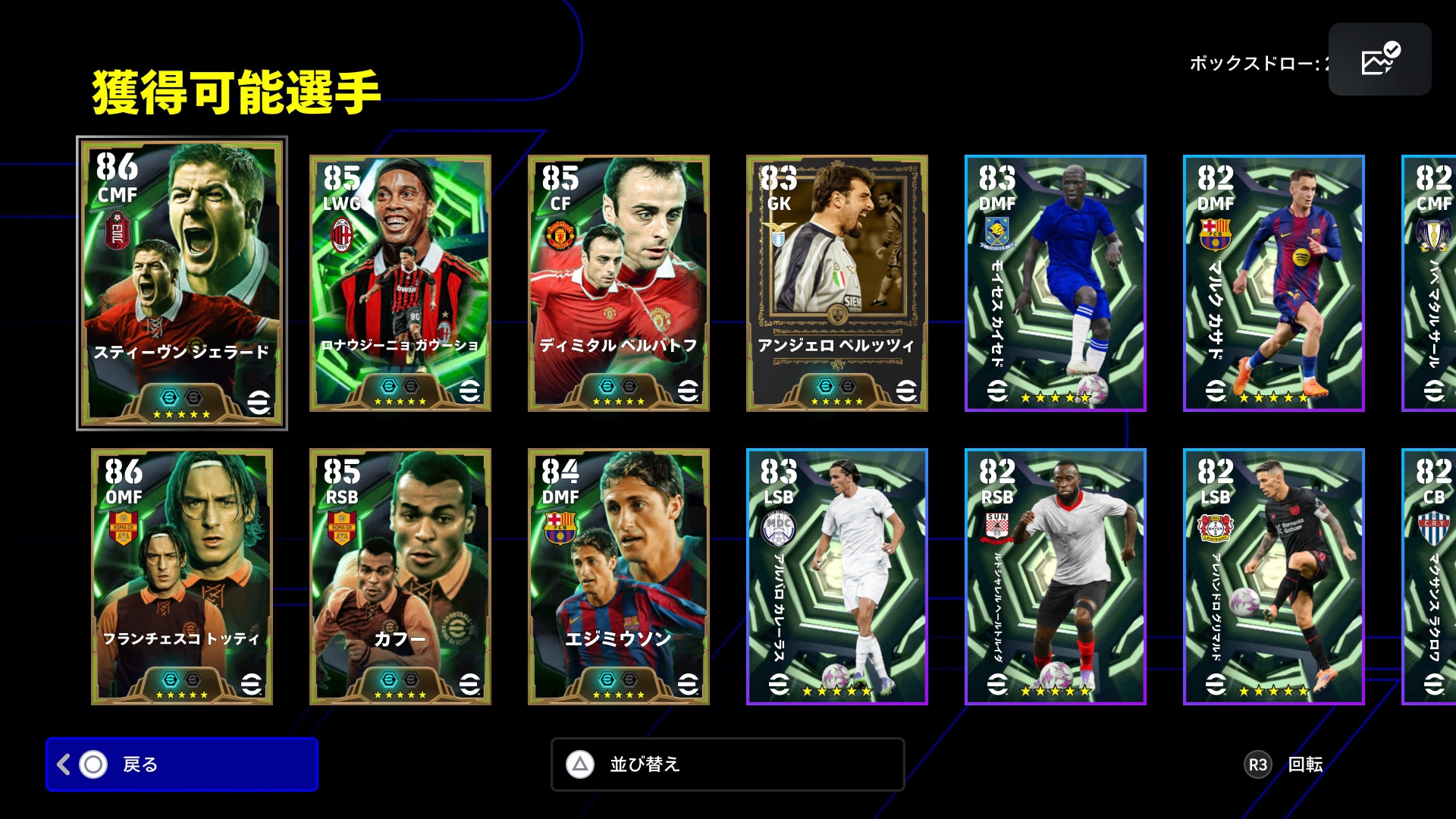Choose the Ronaldinho 85 LWG card
The image size is (1456, 819).
tap(400, 283)
